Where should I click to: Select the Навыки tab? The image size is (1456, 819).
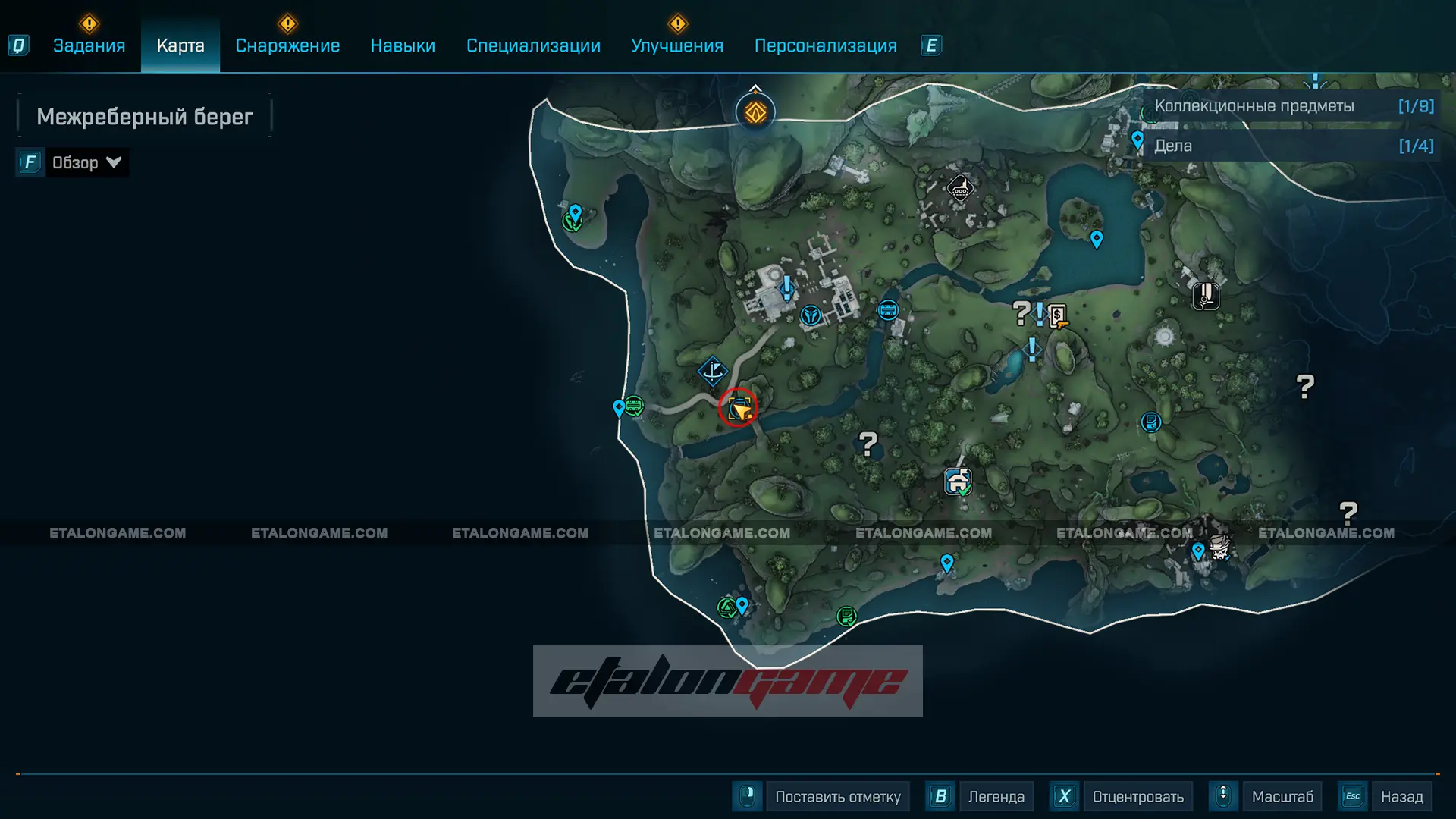pos(403,45)
